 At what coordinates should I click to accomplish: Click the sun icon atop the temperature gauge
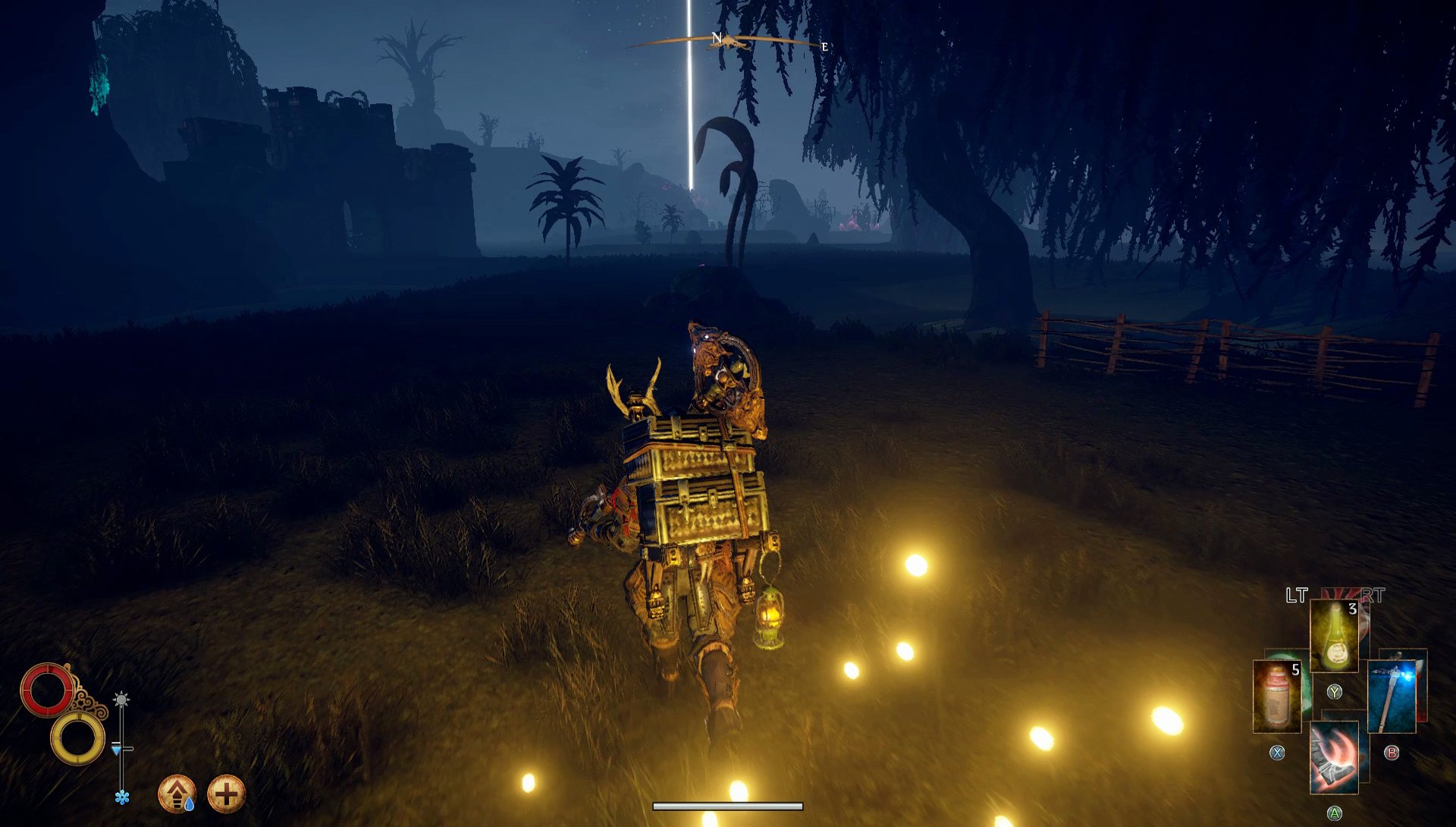(x=121, y=698)
